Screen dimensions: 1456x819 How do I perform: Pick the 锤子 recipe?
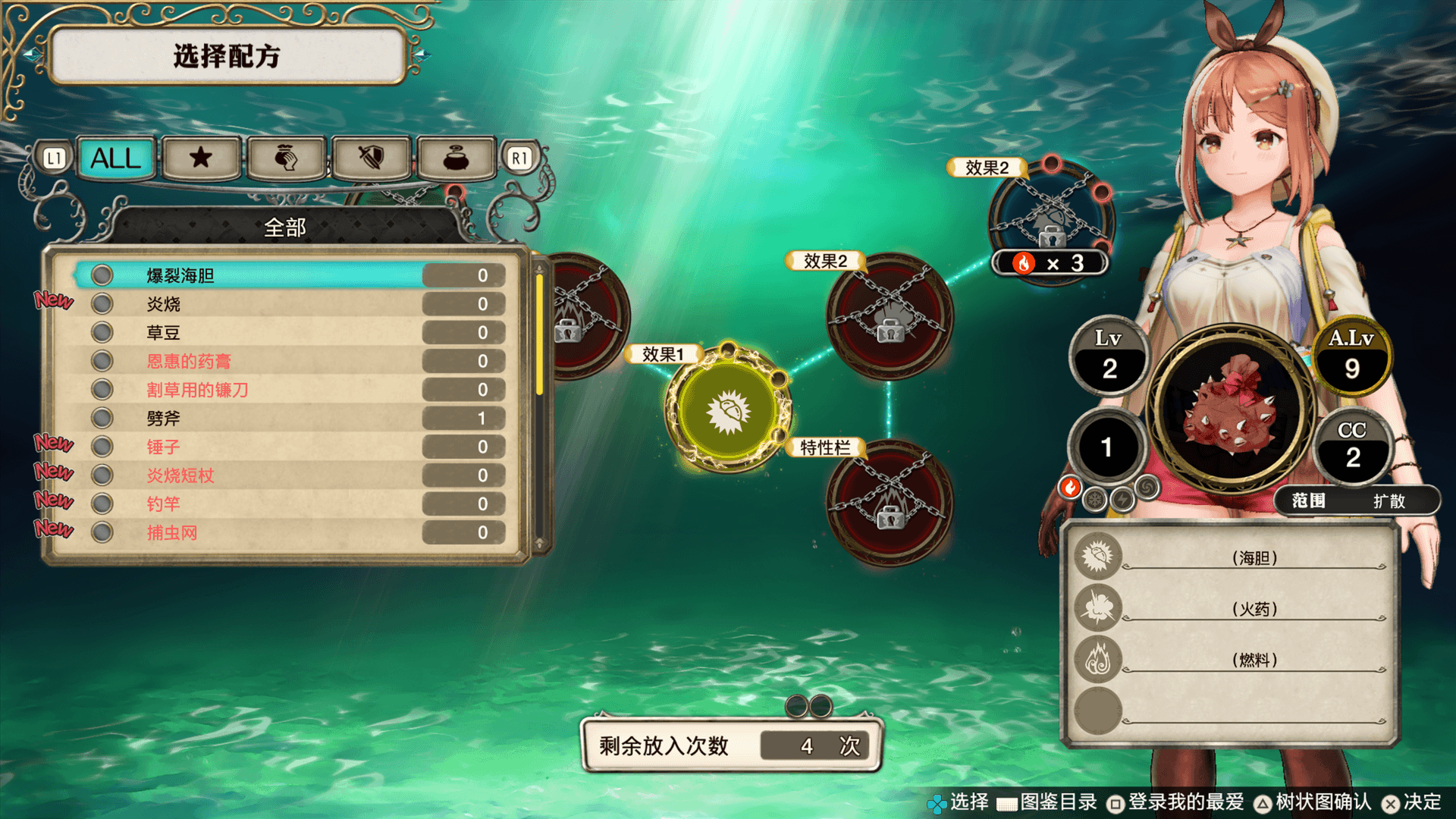click(x=288, y=447)
